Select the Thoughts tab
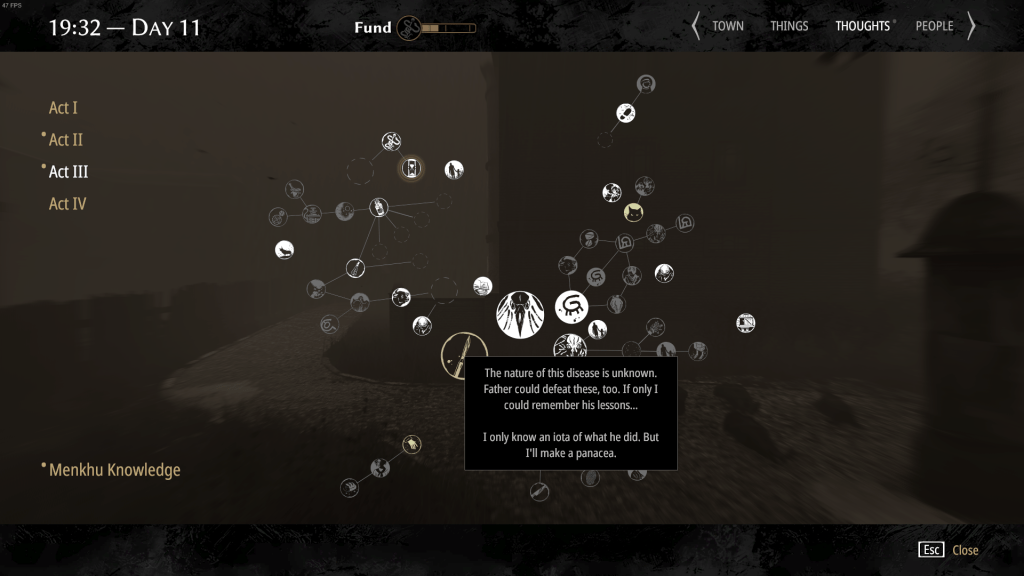 (863, 26)
